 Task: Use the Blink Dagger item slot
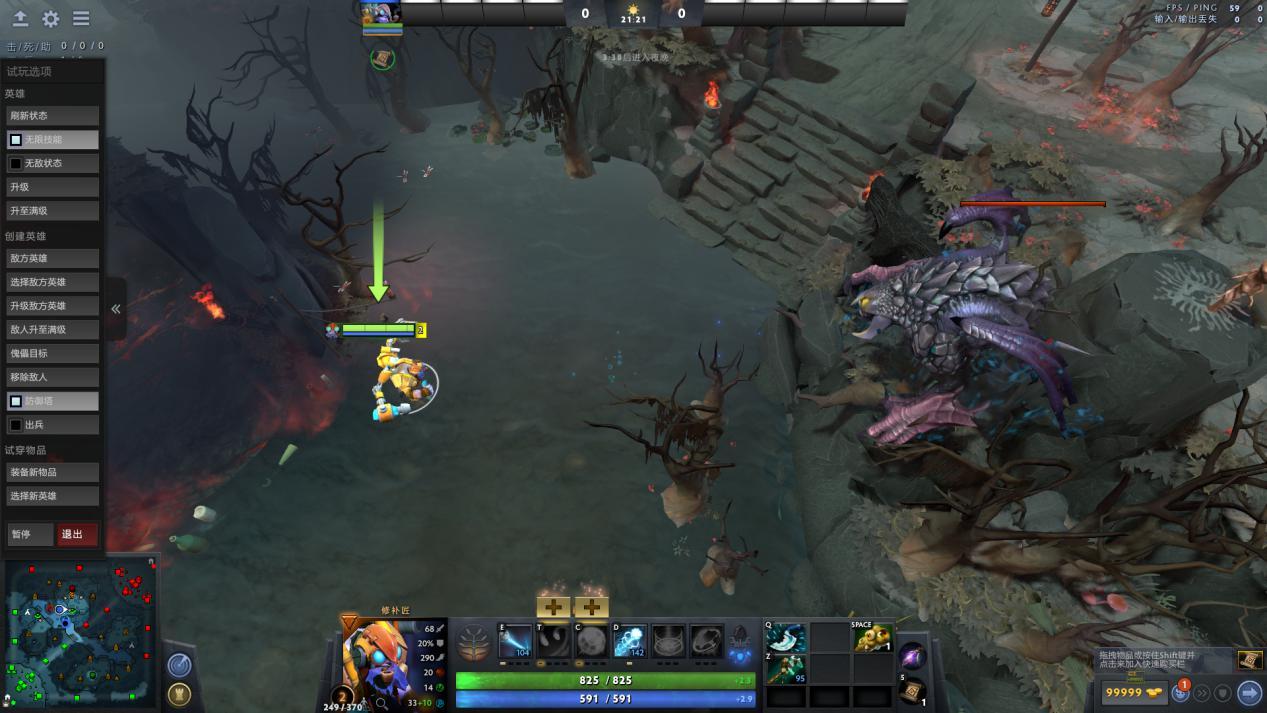click(x=786, y=638)
